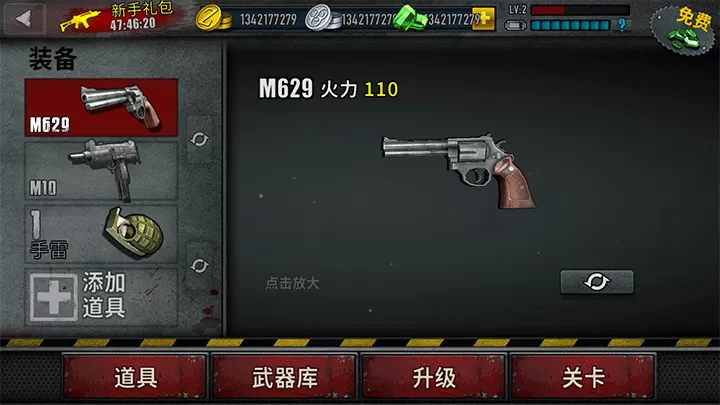The width and height of the screenshot is (720, 405).
Task: Click swap arrows between grenade and add-item slots
Action: point(200,265)
